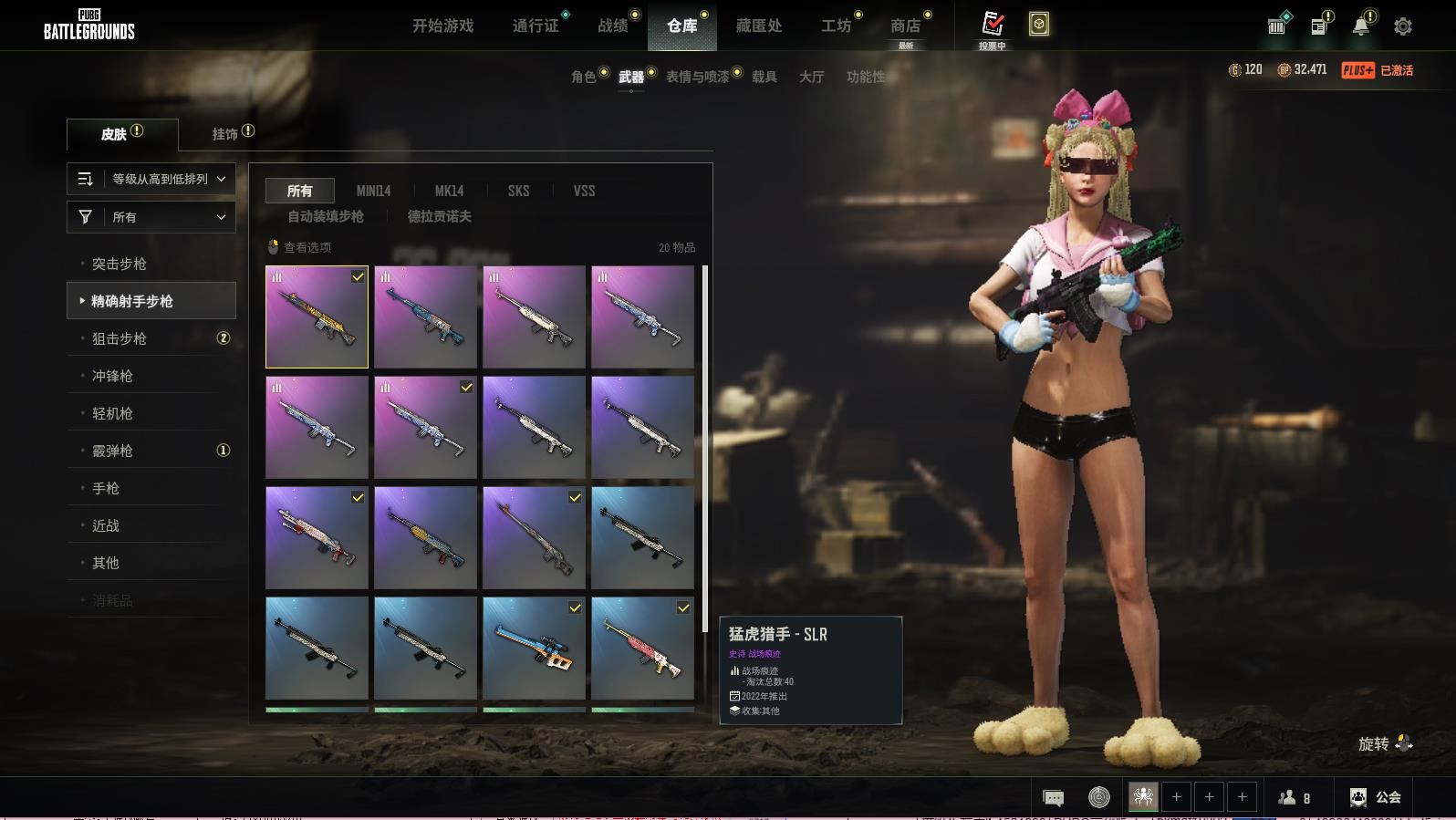
Task: Open the settings gear icon
Action: coord(1403,26)
